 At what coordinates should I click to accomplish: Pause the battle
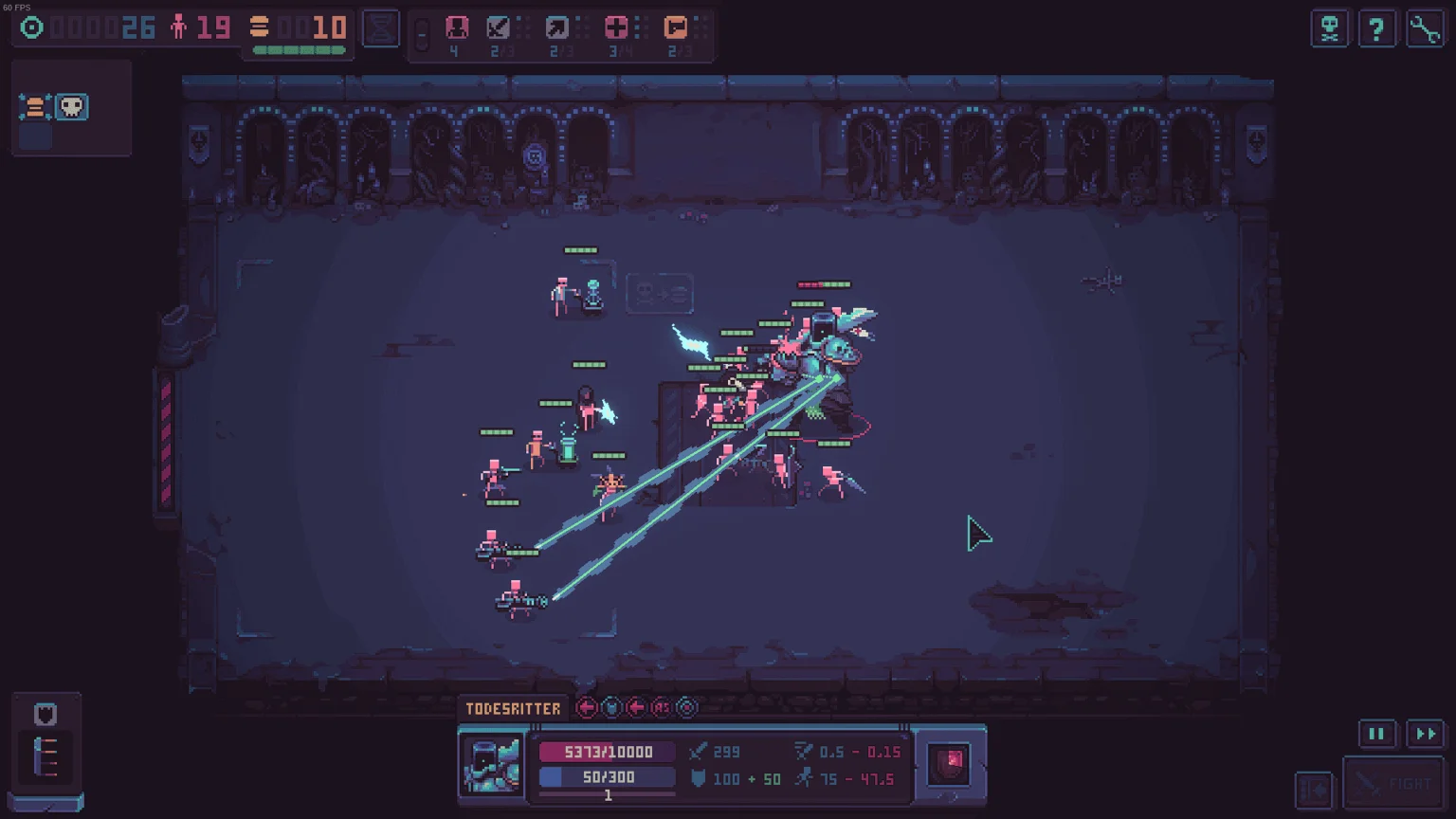1376,734
